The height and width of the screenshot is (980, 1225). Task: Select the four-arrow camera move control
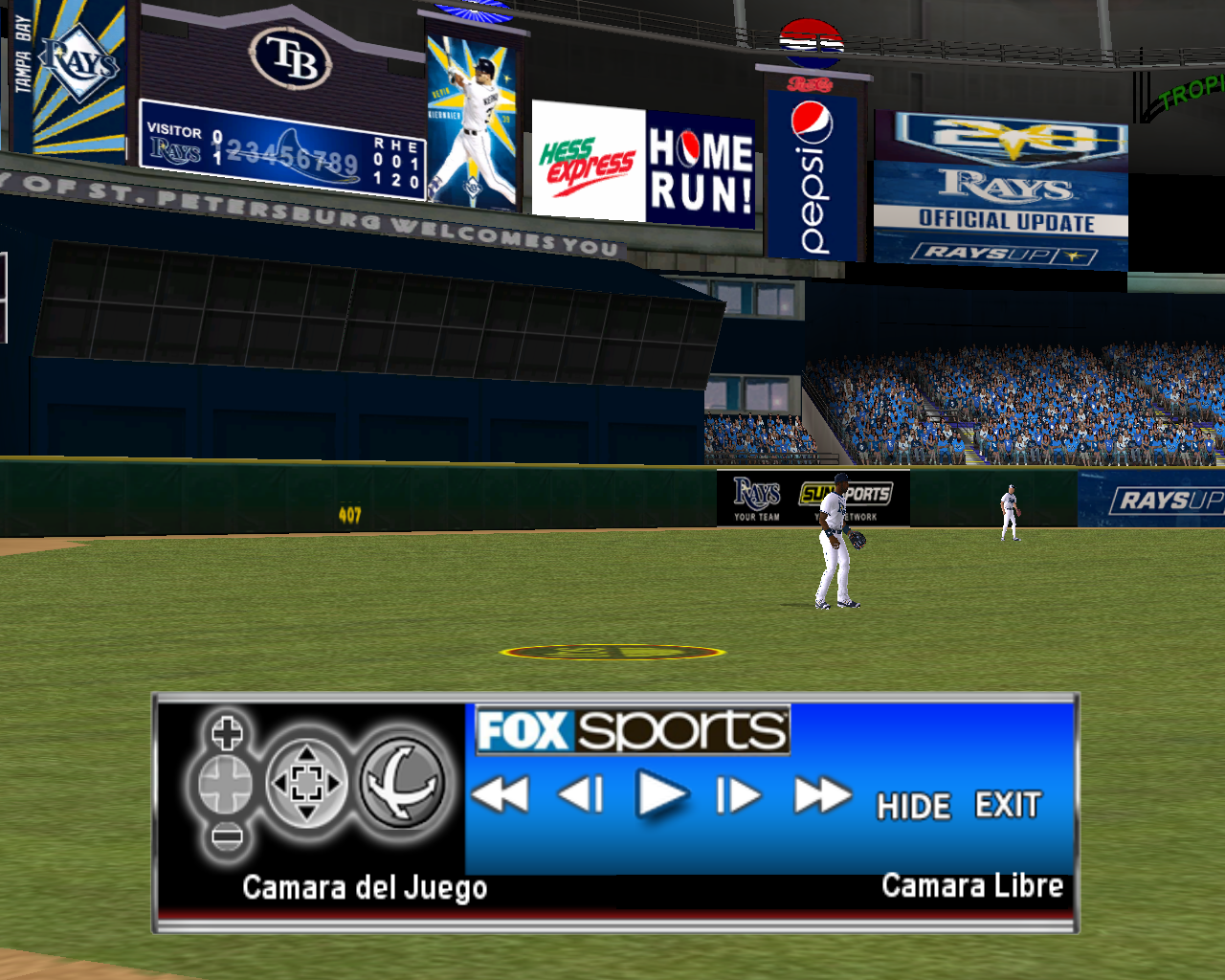pyautogui.click(x=306, y=784)
